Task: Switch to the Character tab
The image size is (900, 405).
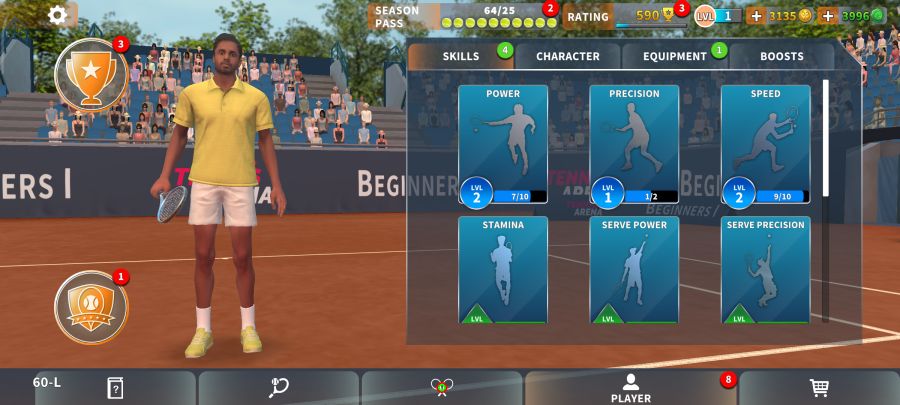Action: 568,56
